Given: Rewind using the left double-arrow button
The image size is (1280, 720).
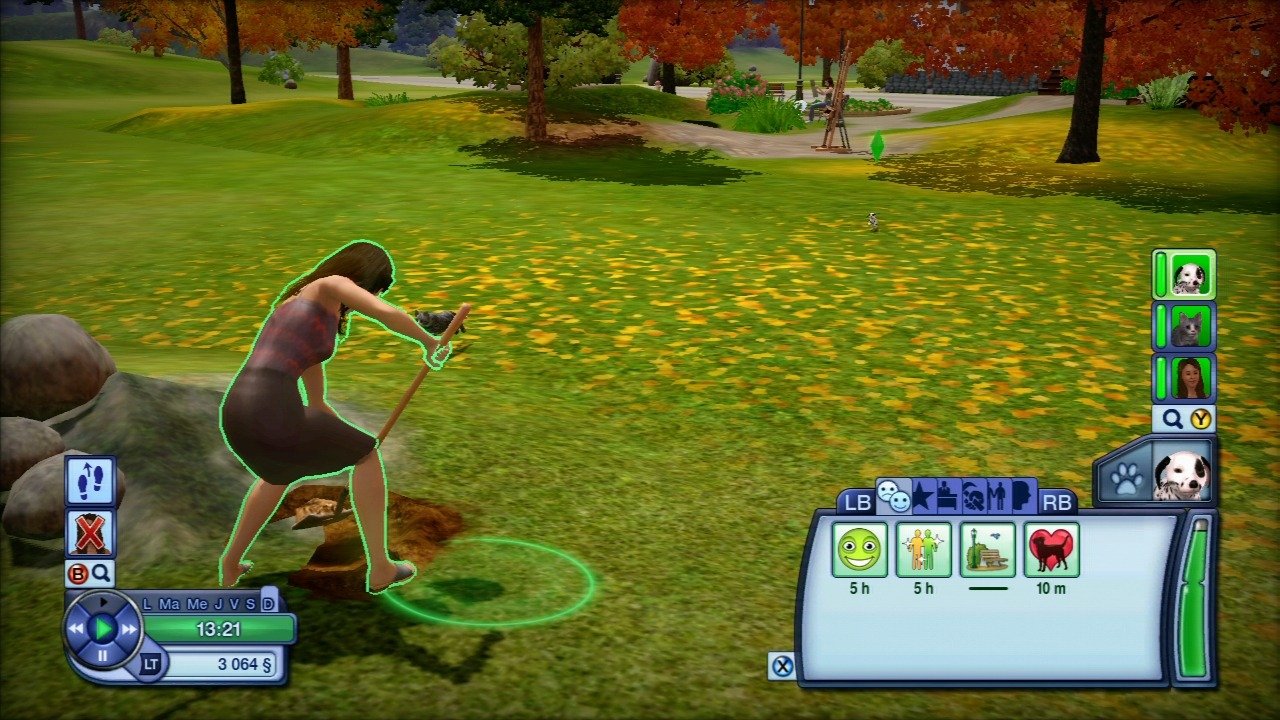Looking at the screenshot, I should (76, 629).
